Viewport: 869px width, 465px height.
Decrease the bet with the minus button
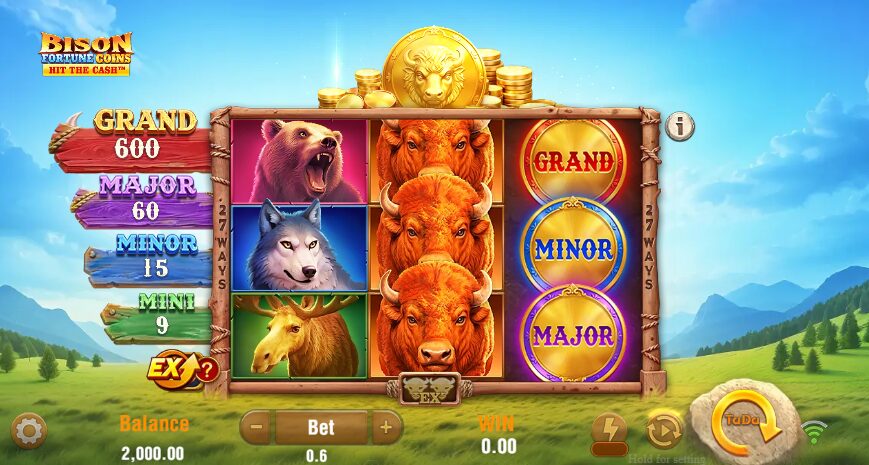pos(256,428)
